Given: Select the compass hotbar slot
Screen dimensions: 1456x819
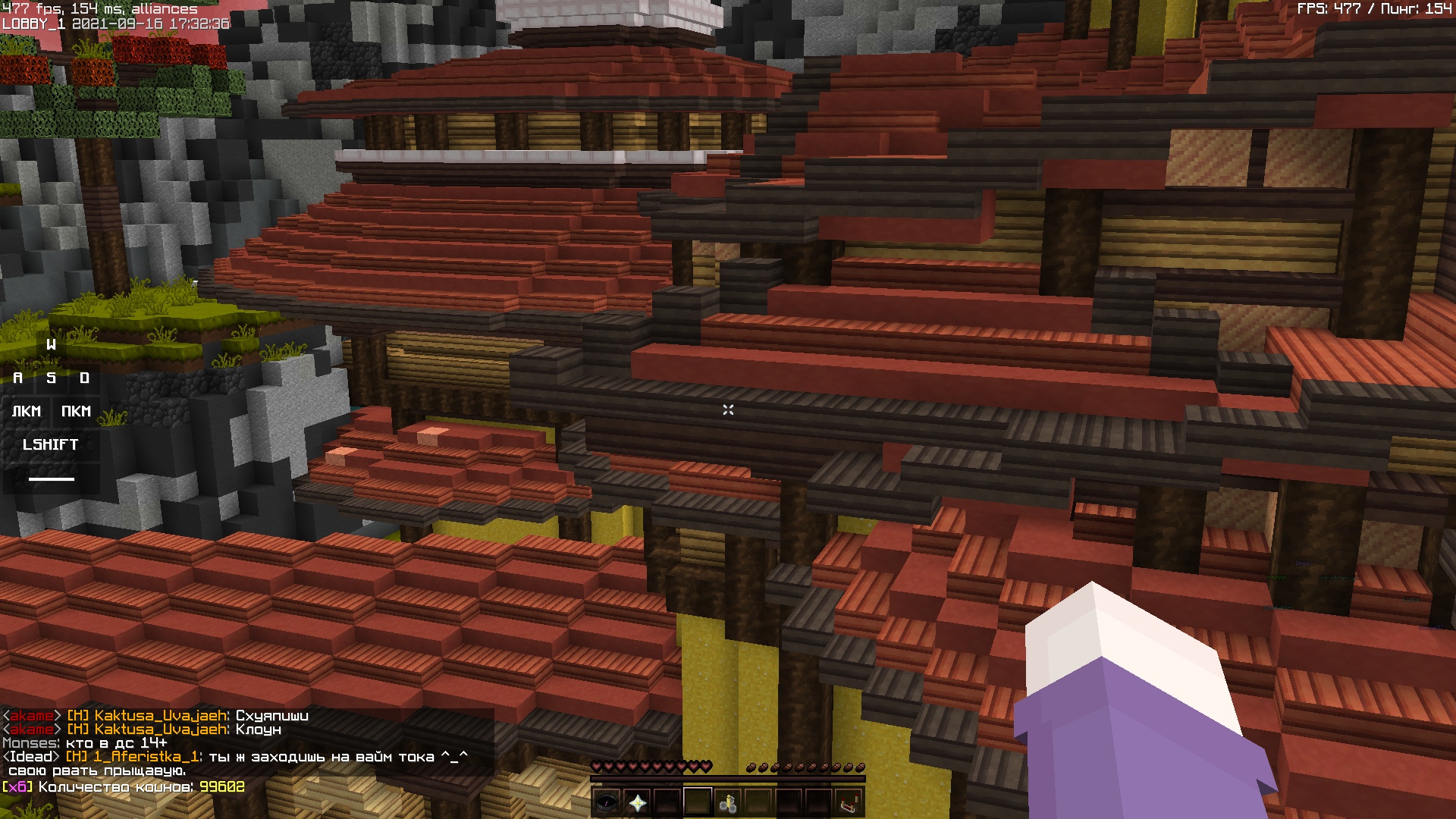Looking at the screenshot, I should [x=607, y=802].
